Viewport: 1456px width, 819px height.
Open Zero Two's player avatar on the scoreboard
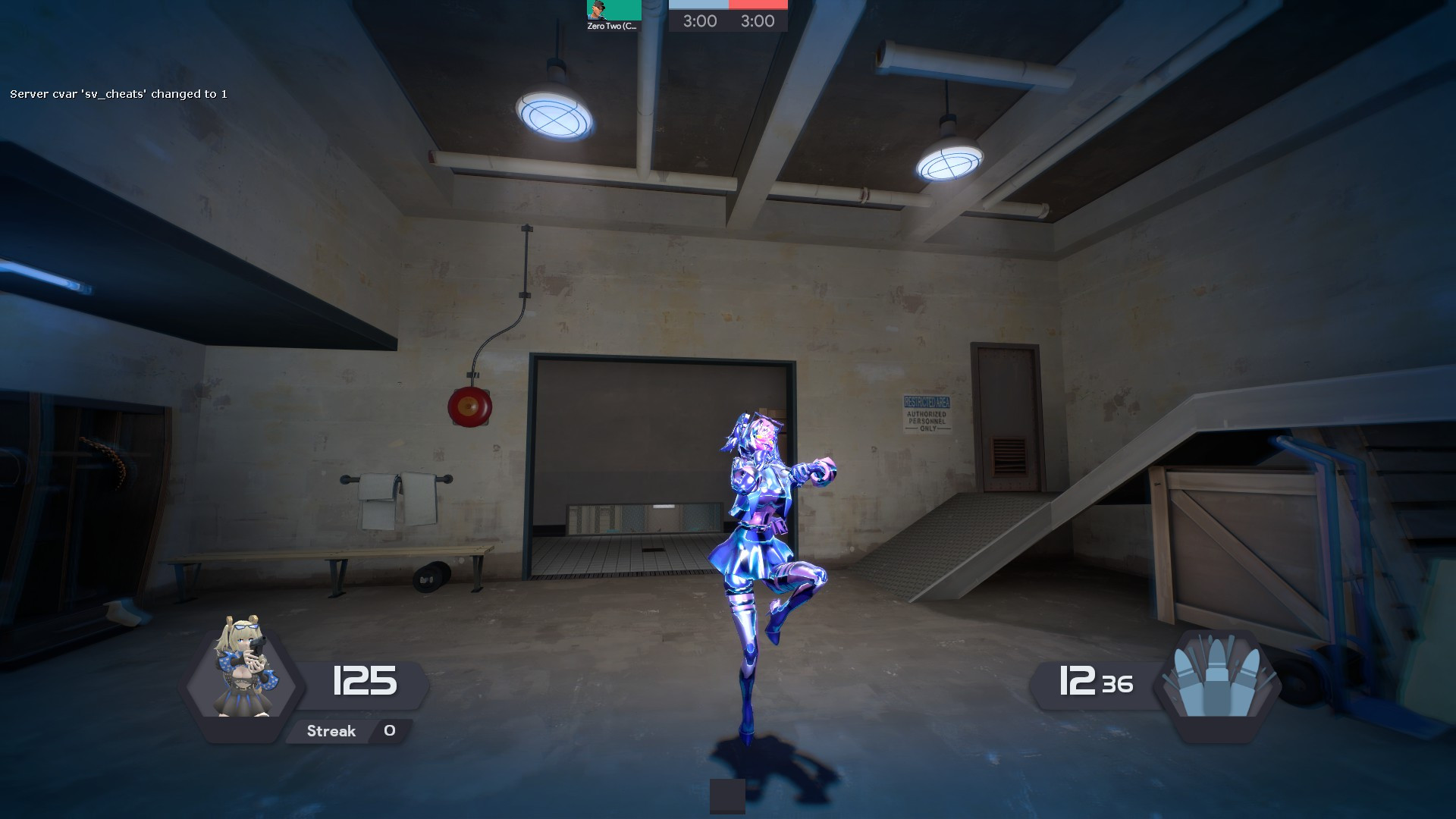pos(595,11)
